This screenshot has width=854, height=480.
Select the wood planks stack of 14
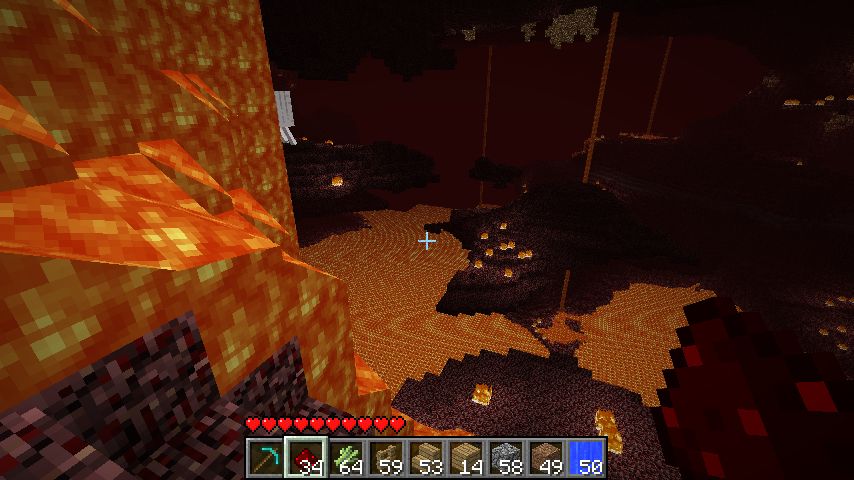click(466, 457)
